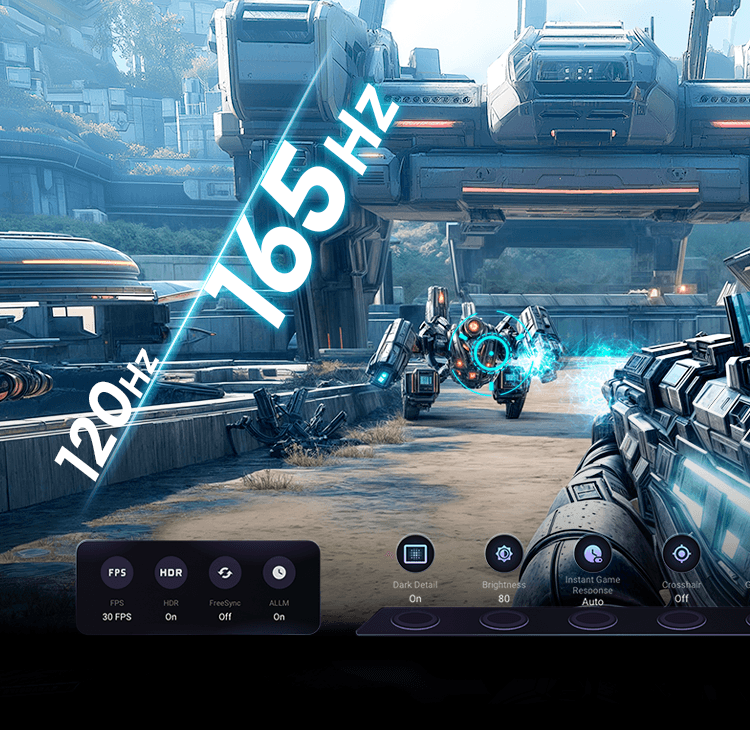Activate the Crosshair setting icon

[681, 553]
